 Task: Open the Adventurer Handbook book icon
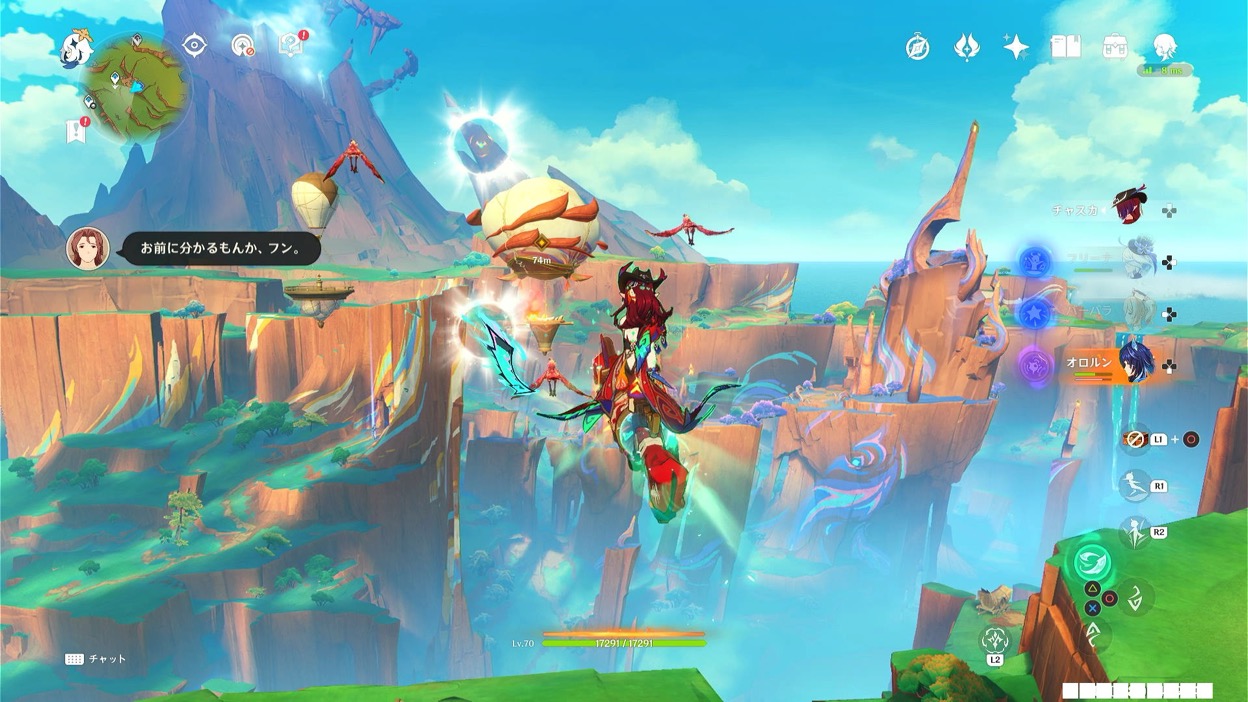[1066, 46]
